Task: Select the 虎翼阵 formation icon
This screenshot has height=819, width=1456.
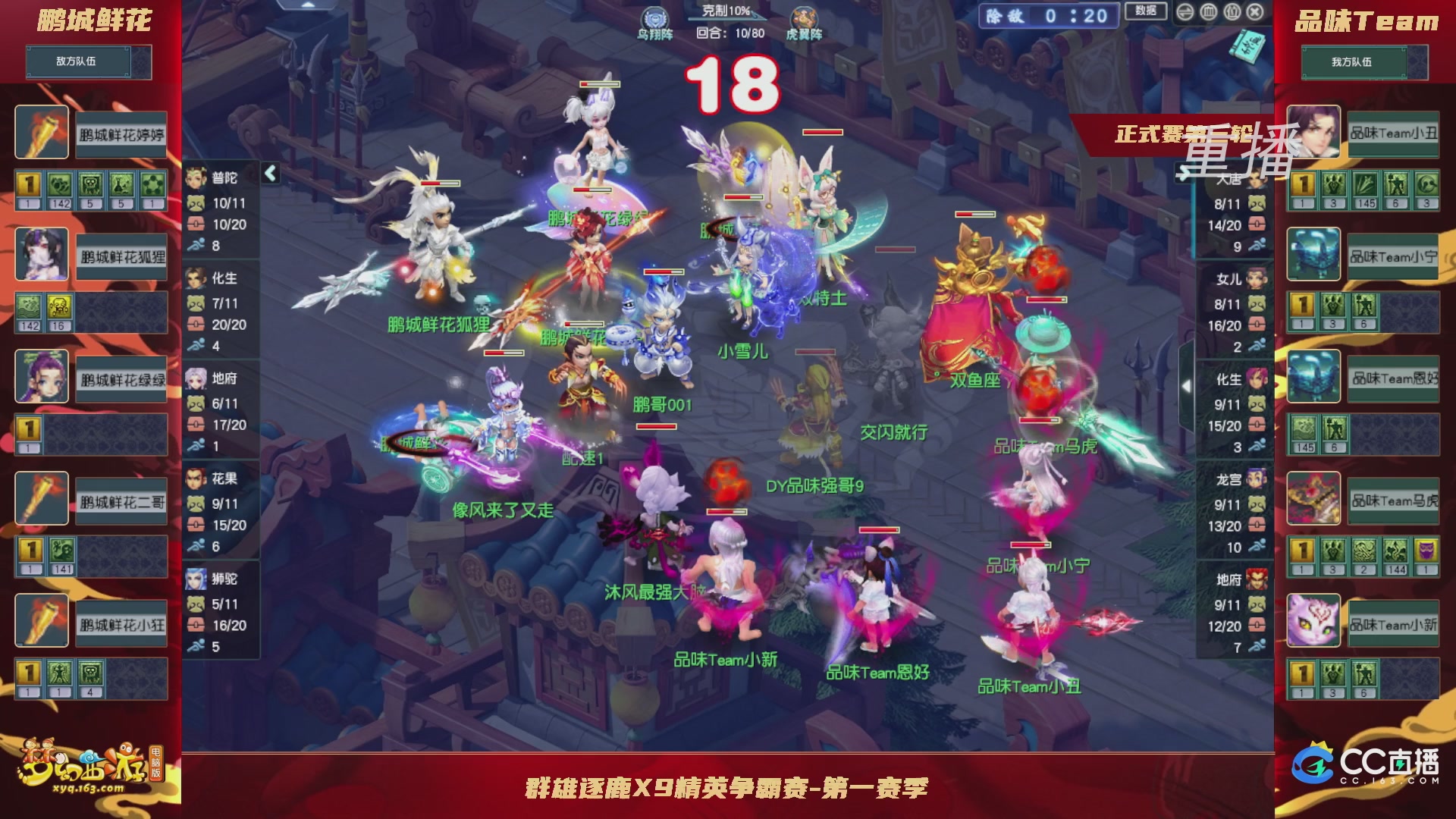Action: click(805, 17)
